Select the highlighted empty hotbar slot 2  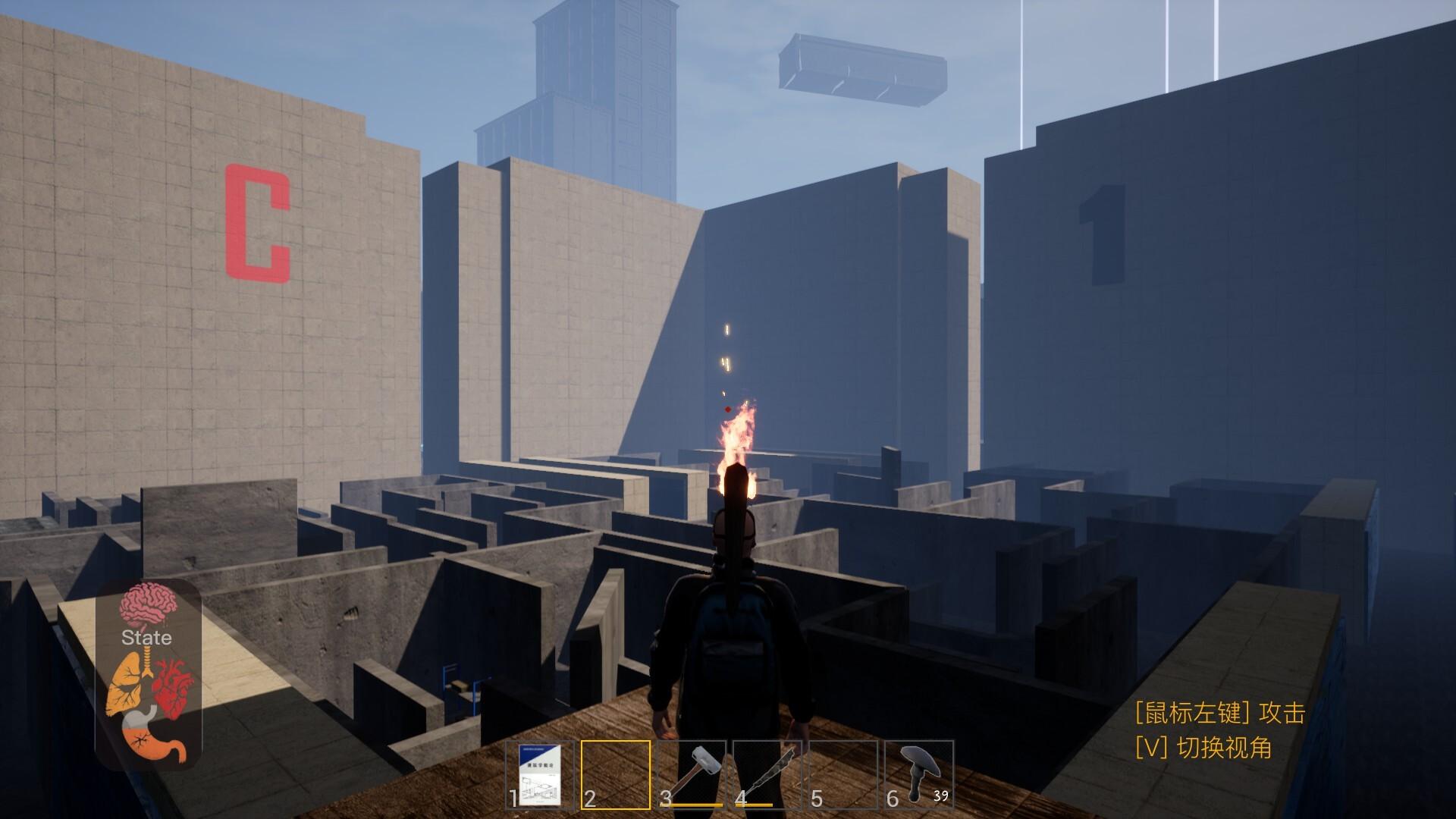616,773
